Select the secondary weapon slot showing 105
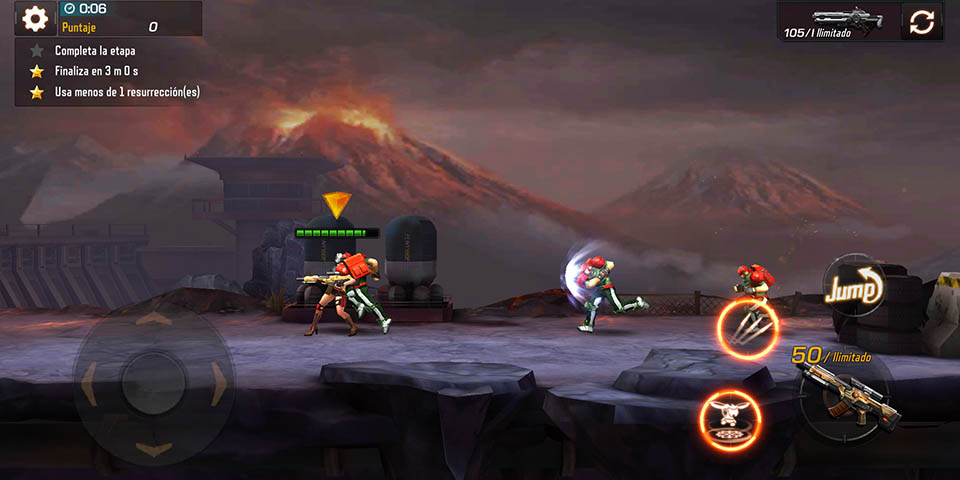This screenshot has width=960, height=480. (x=838, y=21)
